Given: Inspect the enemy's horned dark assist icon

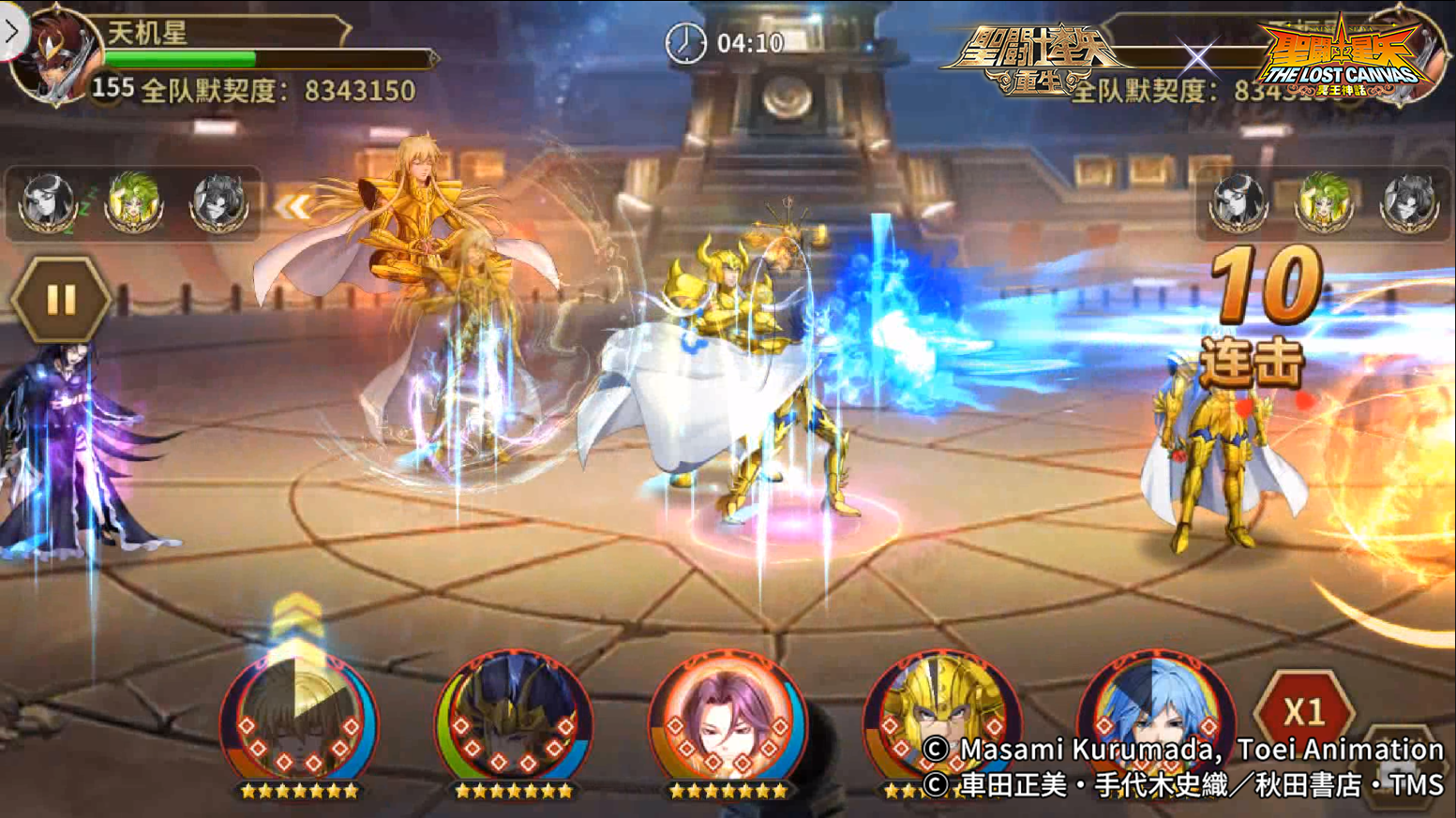Looking at the screenshot, I should (x=1409, y=201).
